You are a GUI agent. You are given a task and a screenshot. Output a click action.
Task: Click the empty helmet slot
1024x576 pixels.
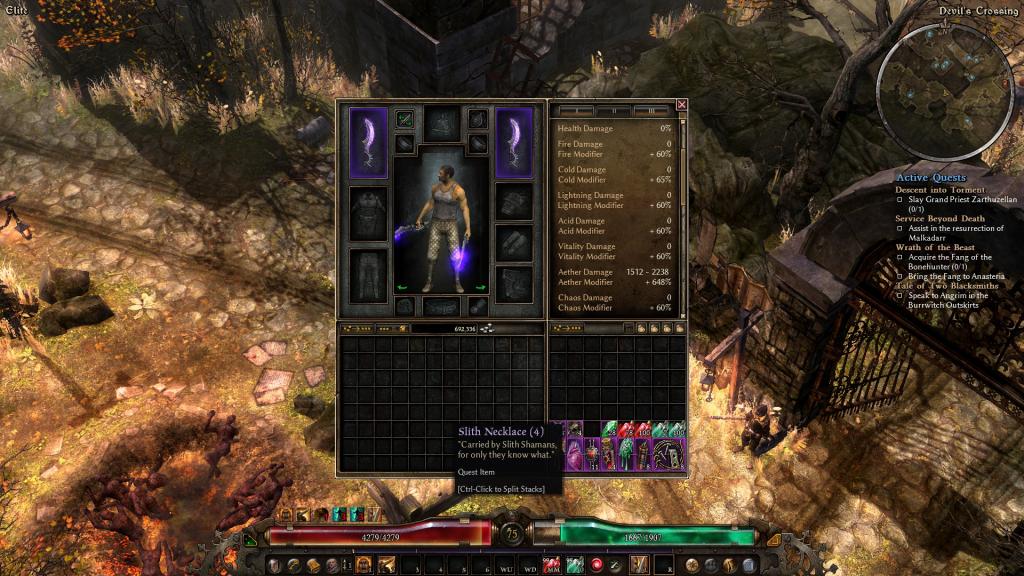pyautogui.click(x=441, y=124)
